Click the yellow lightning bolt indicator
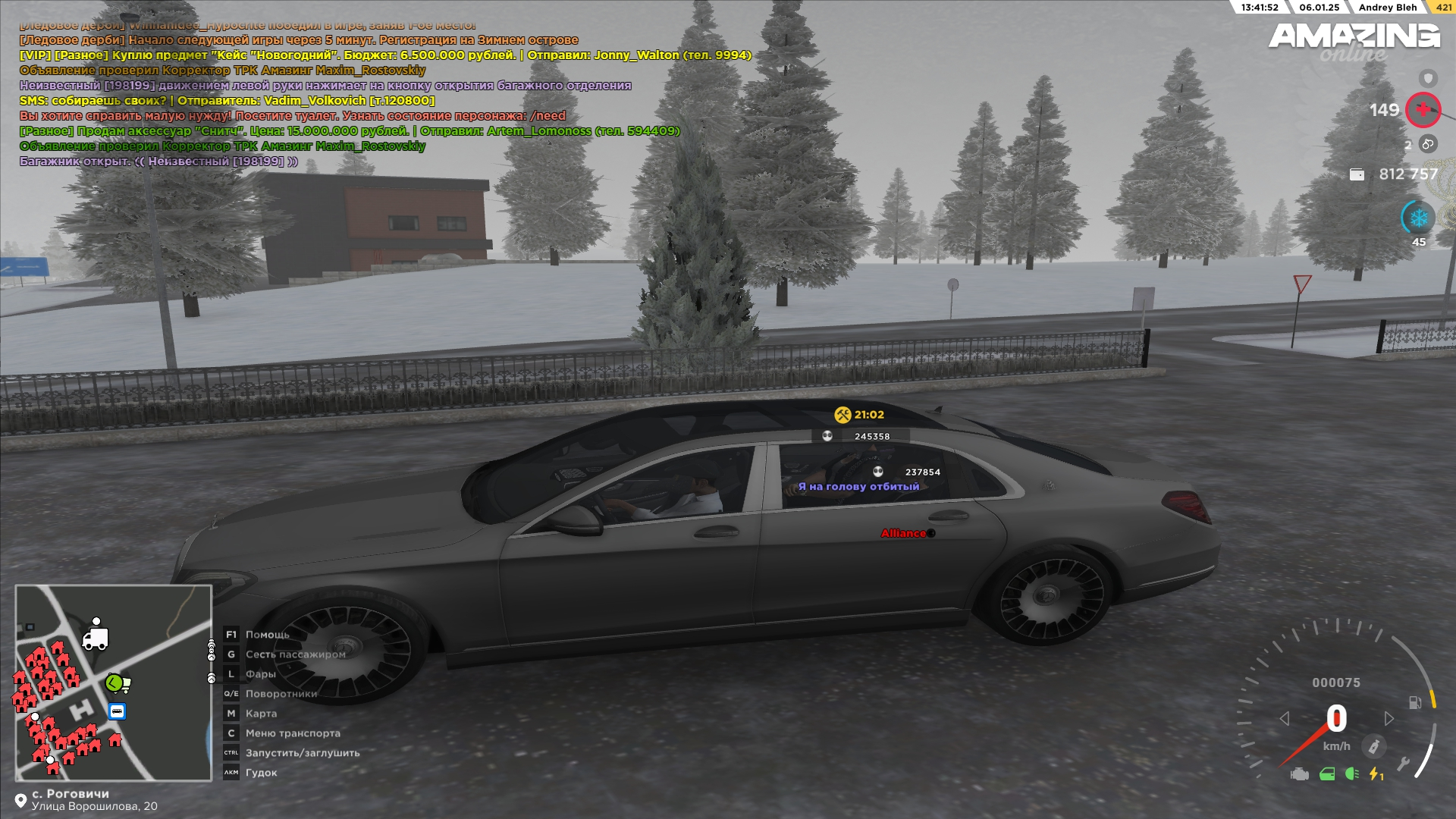 (1376, 774)
